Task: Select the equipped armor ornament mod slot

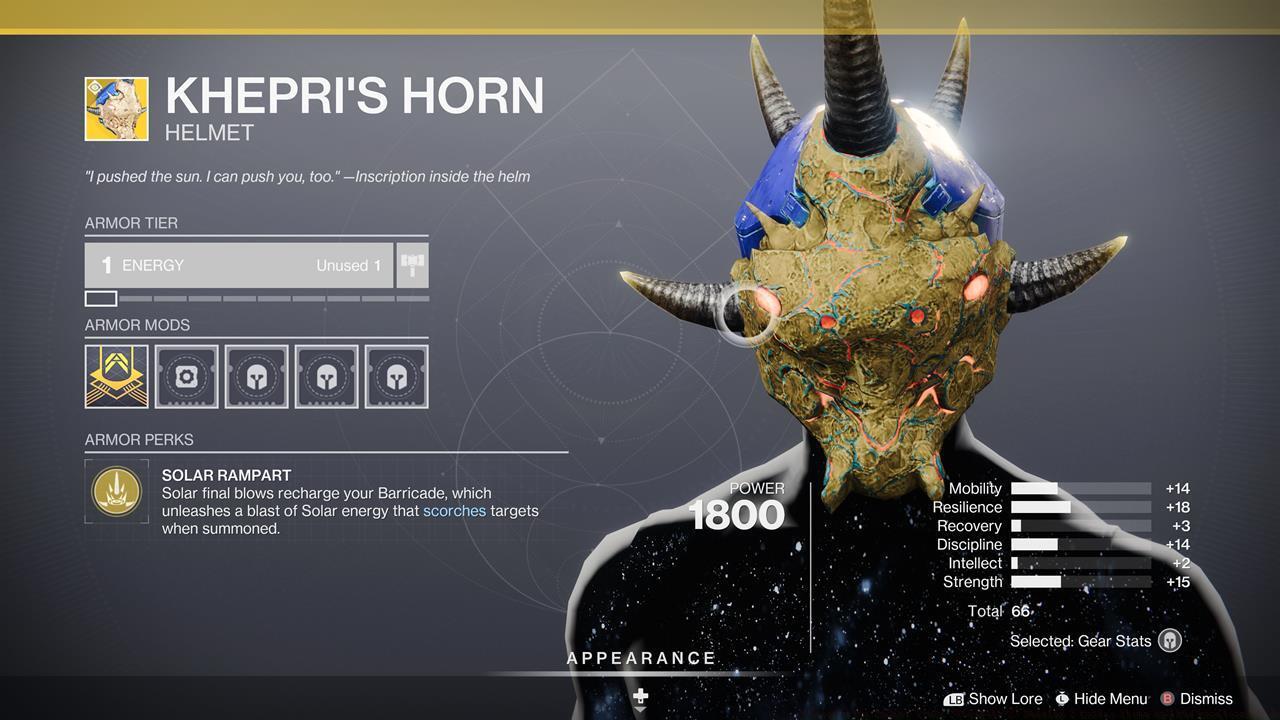Action: click(x=116, y=376)
